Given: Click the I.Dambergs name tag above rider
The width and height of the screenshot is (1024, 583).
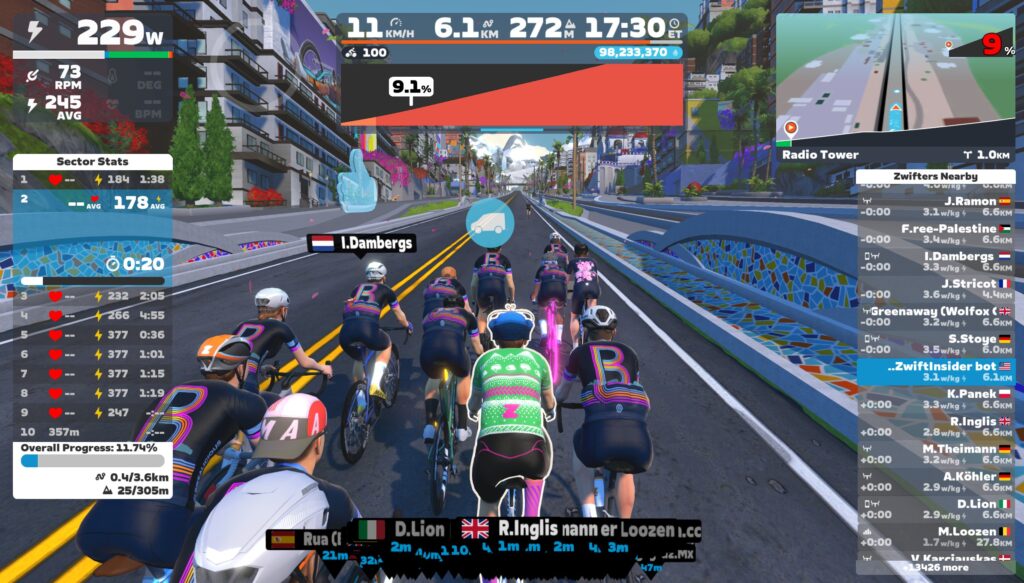Looking at the screenshot, I should coord(360,242).
